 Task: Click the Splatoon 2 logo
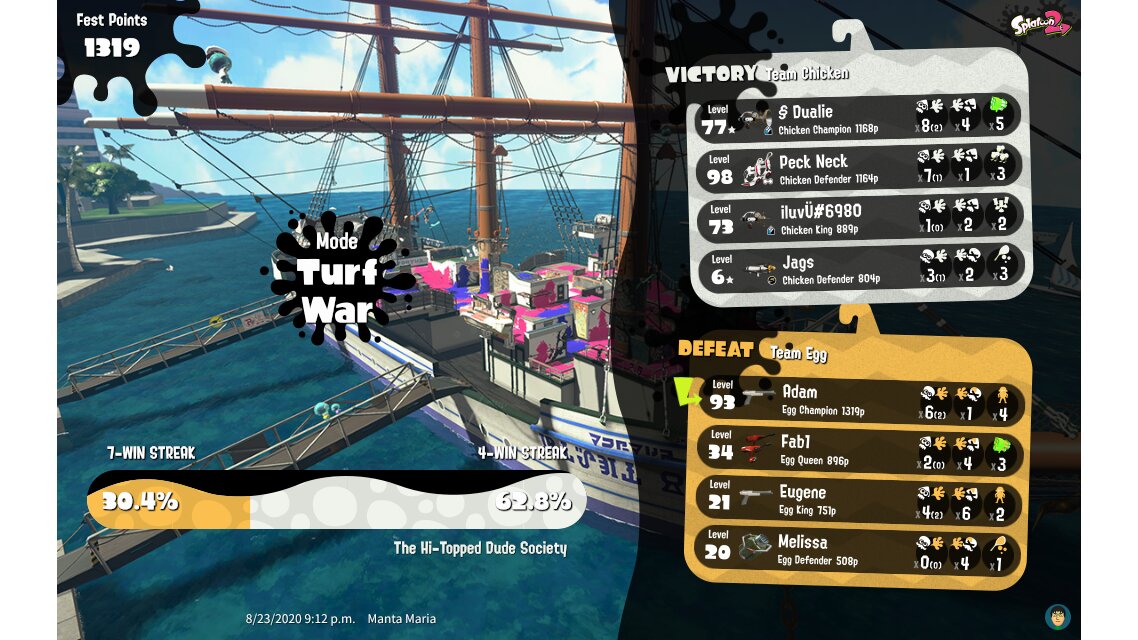[1040, 22]
